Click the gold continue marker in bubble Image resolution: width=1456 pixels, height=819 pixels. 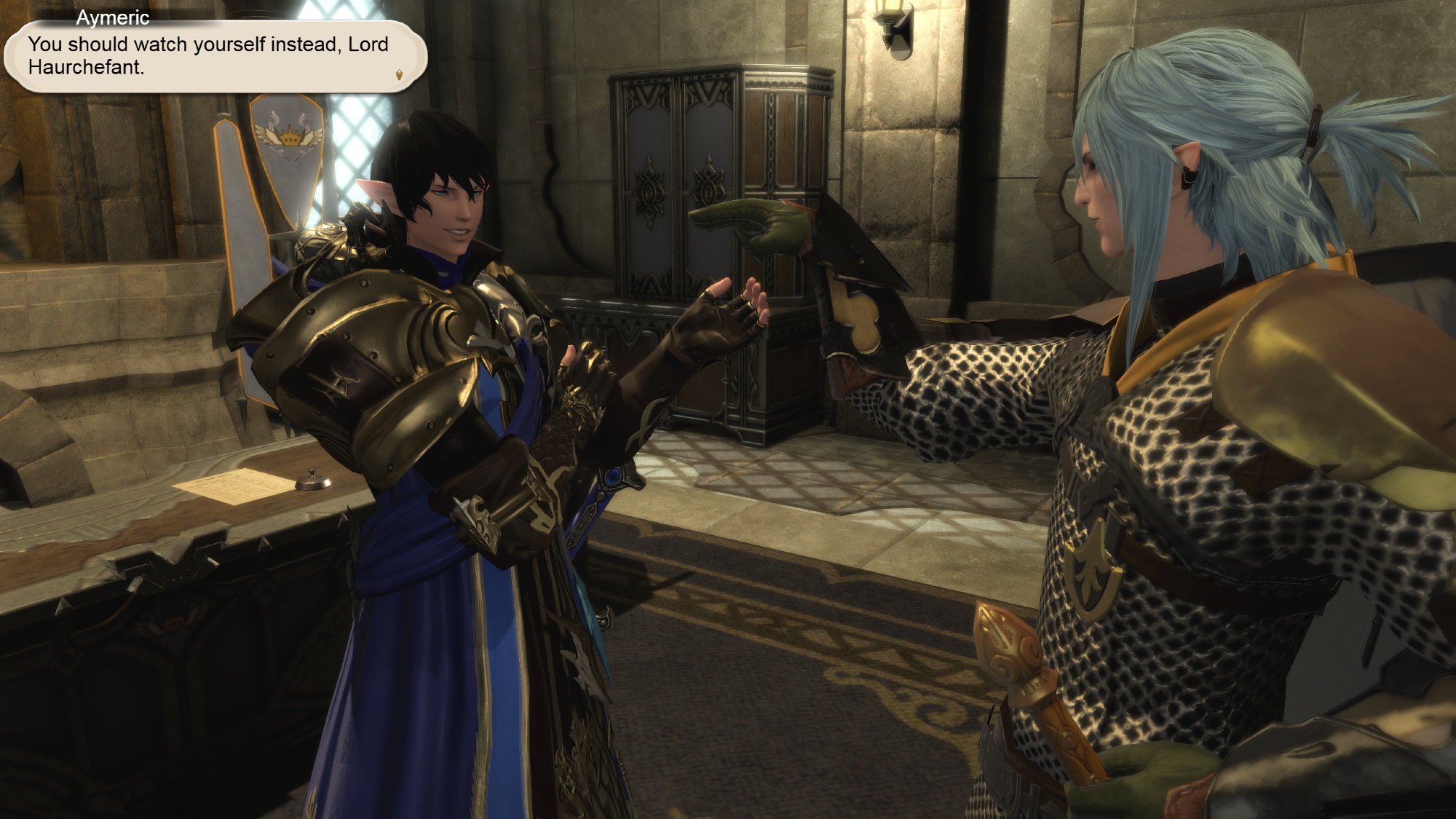click(x=399, y=74)
